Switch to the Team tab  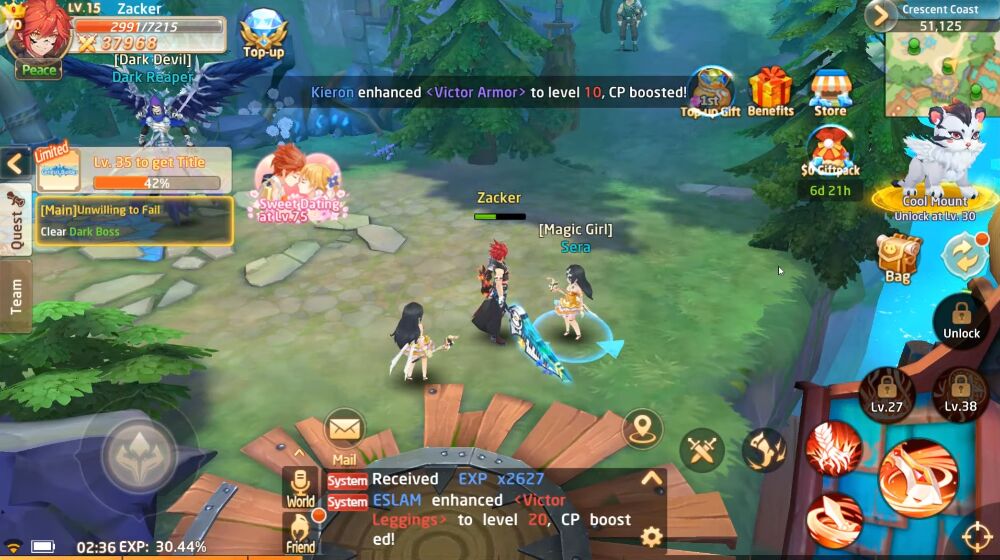[x=16, y=296]
